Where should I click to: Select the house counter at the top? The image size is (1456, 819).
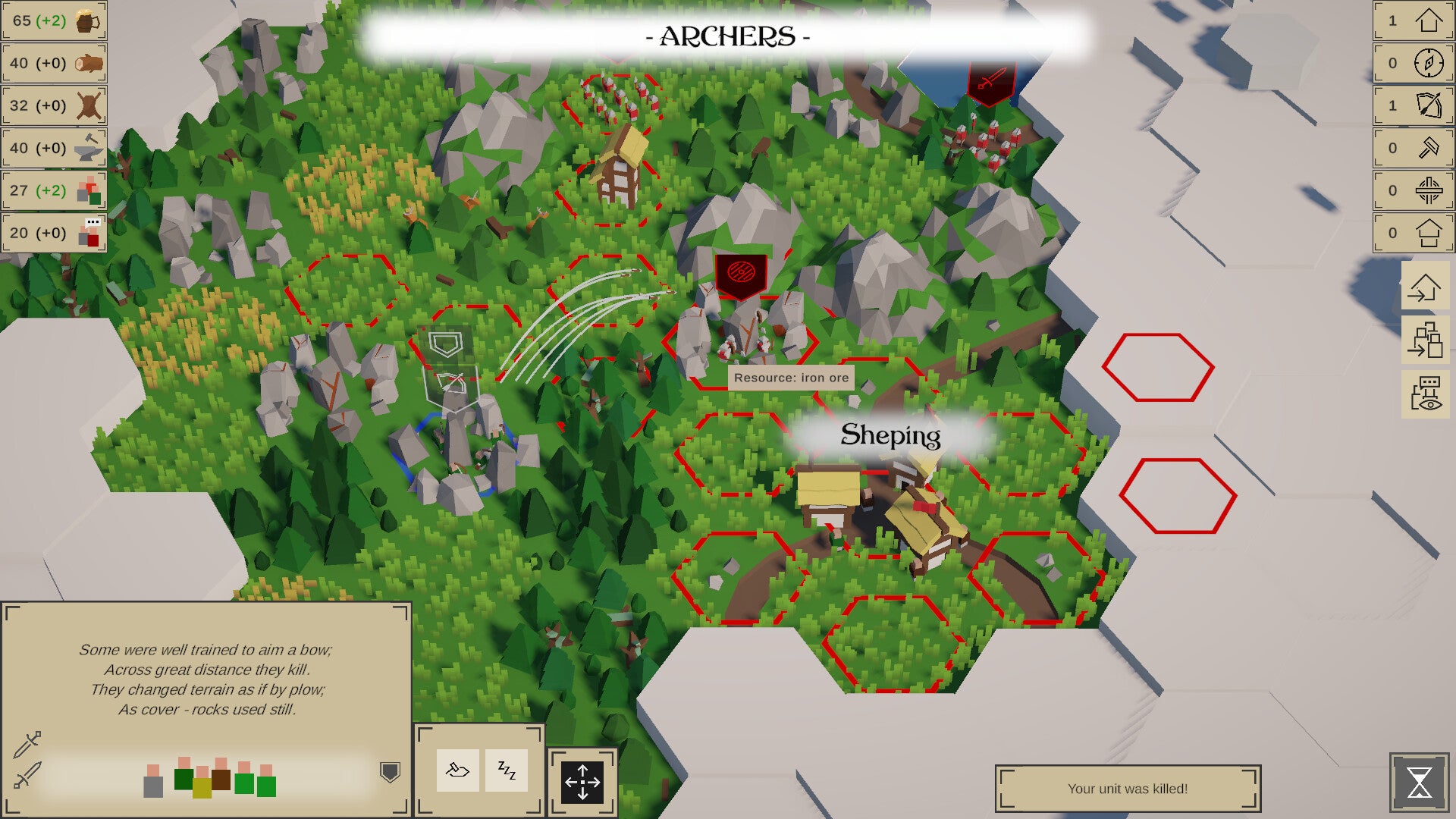click(x=1414, y=20)
